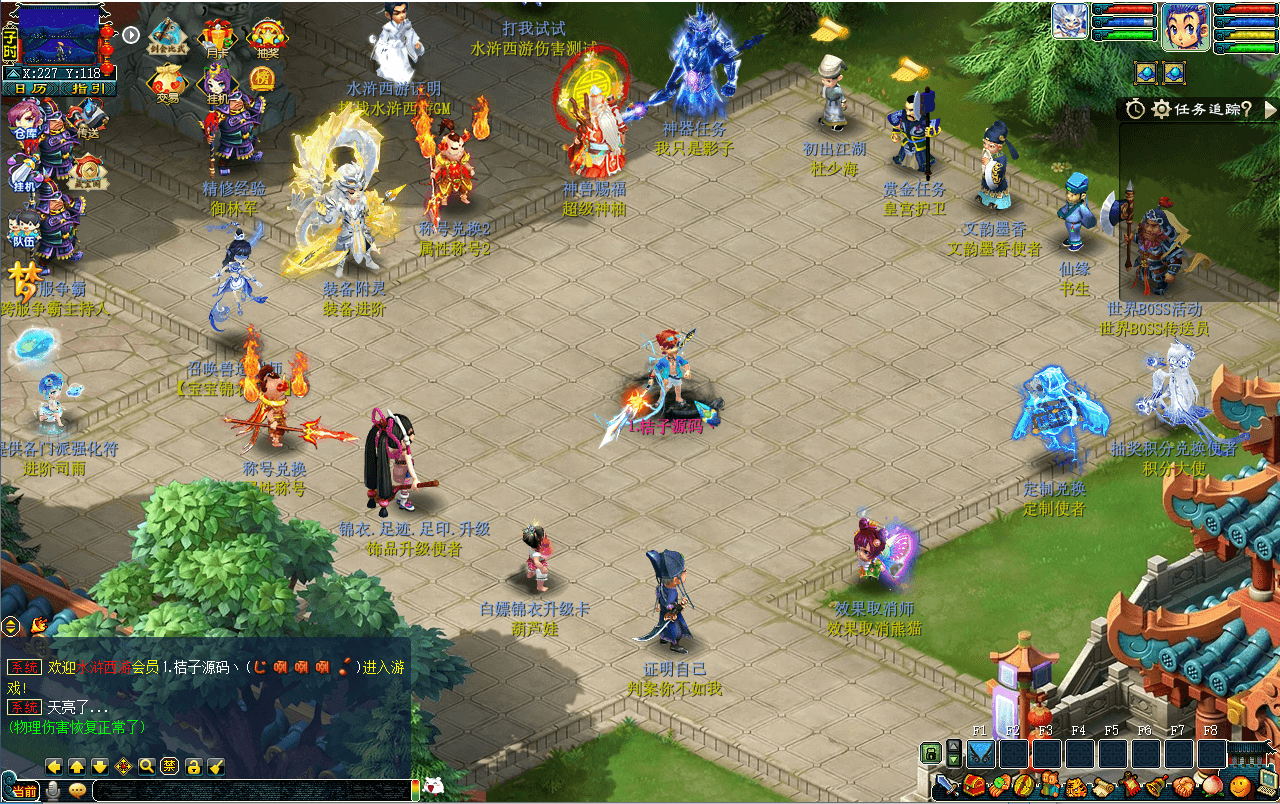
Task: Click the minimap thumbnail
Action: tap(61, 37)
